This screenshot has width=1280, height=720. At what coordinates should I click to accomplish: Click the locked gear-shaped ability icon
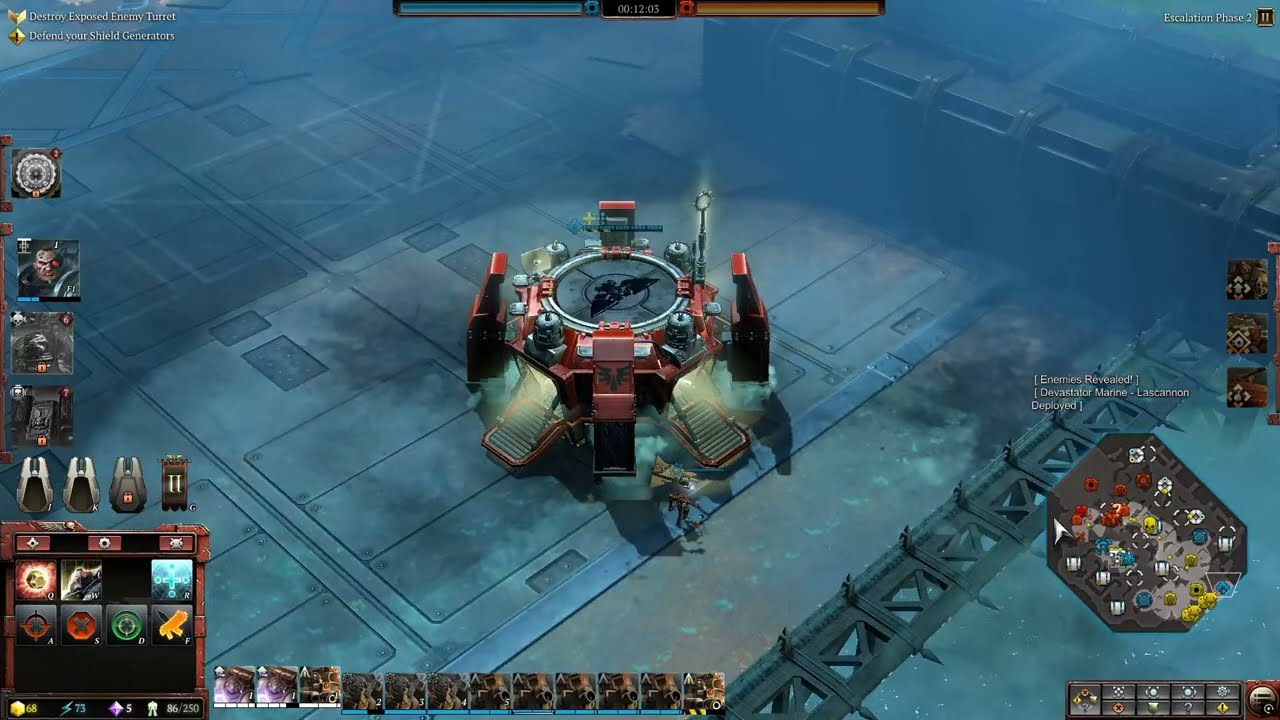coord(36,175)
